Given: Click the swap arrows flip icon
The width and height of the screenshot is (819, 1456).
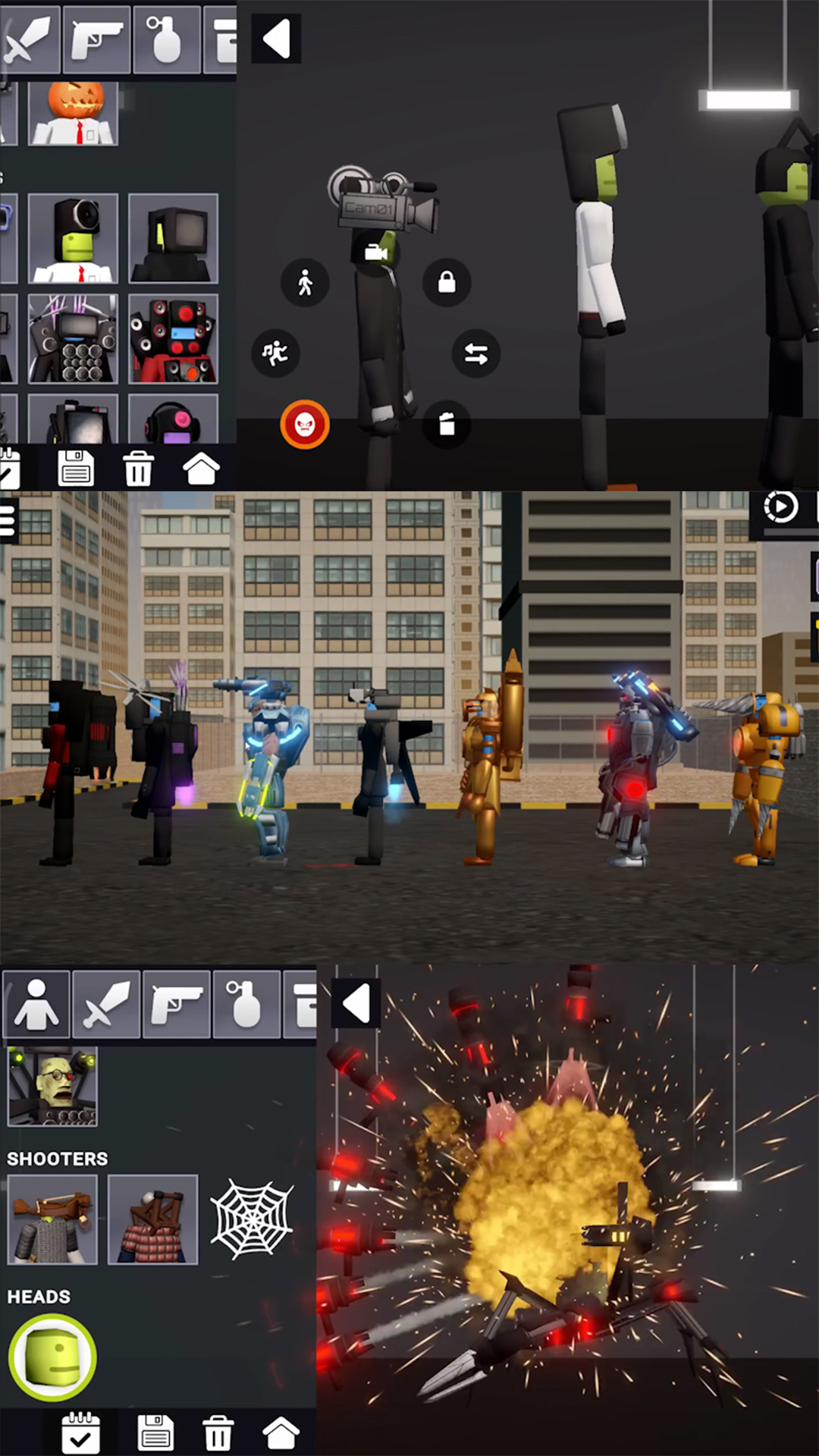Looking at the screenshot, I should click(476, 353).
